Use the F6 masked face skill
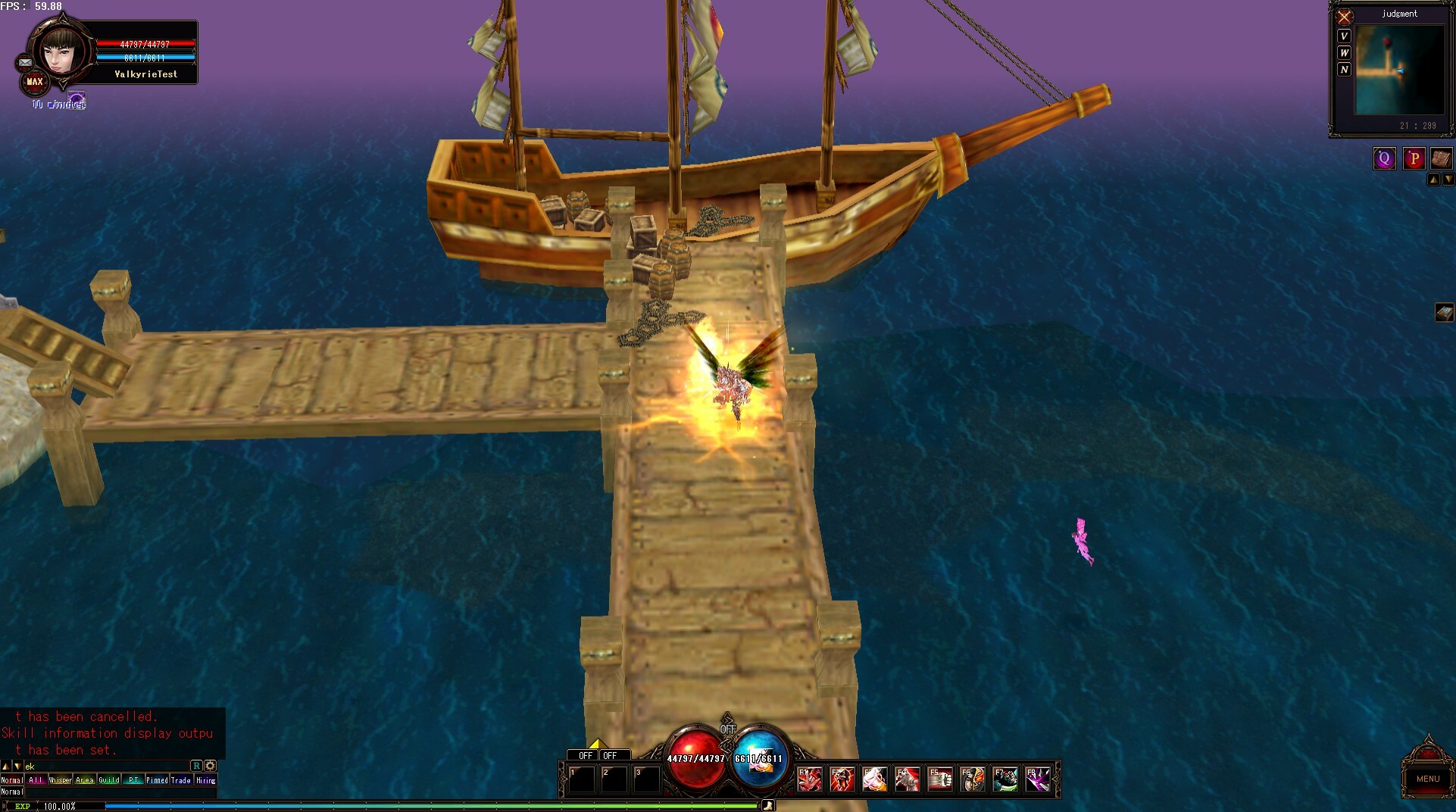Viewport: 1456px width, 812px height. (x=972, y=779)
